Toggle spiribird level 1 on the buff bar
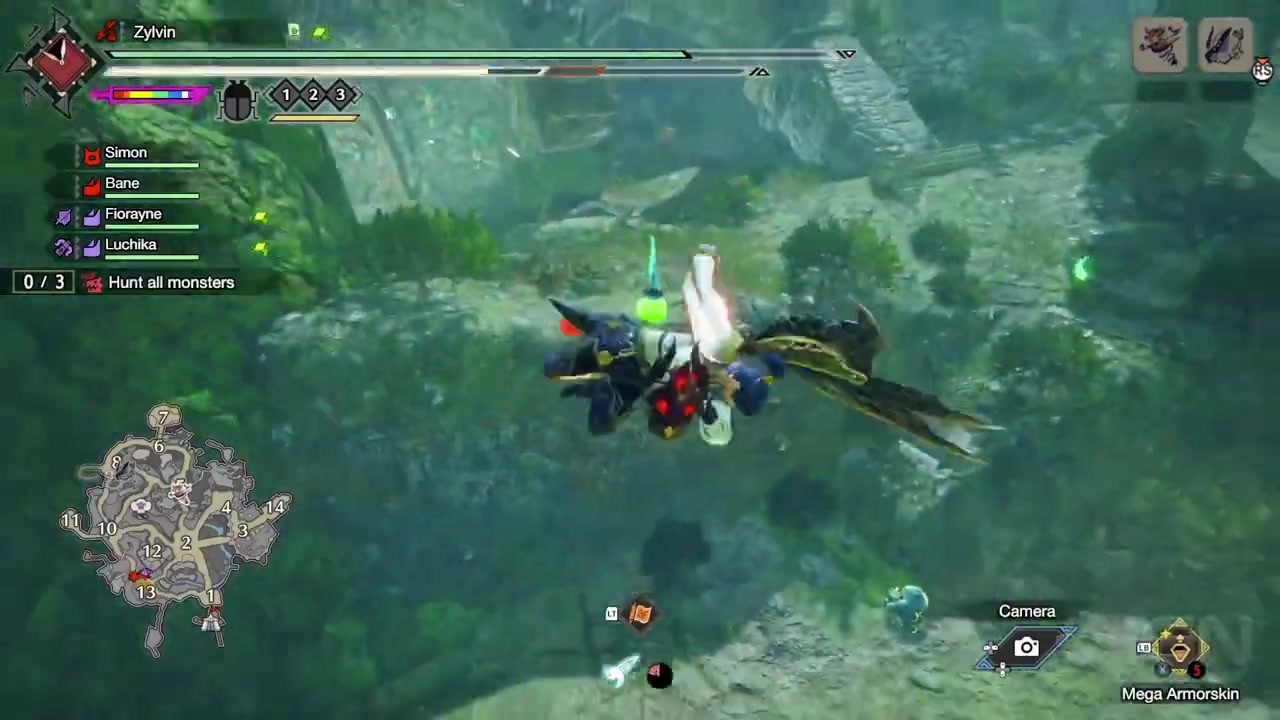 [285, 95]
